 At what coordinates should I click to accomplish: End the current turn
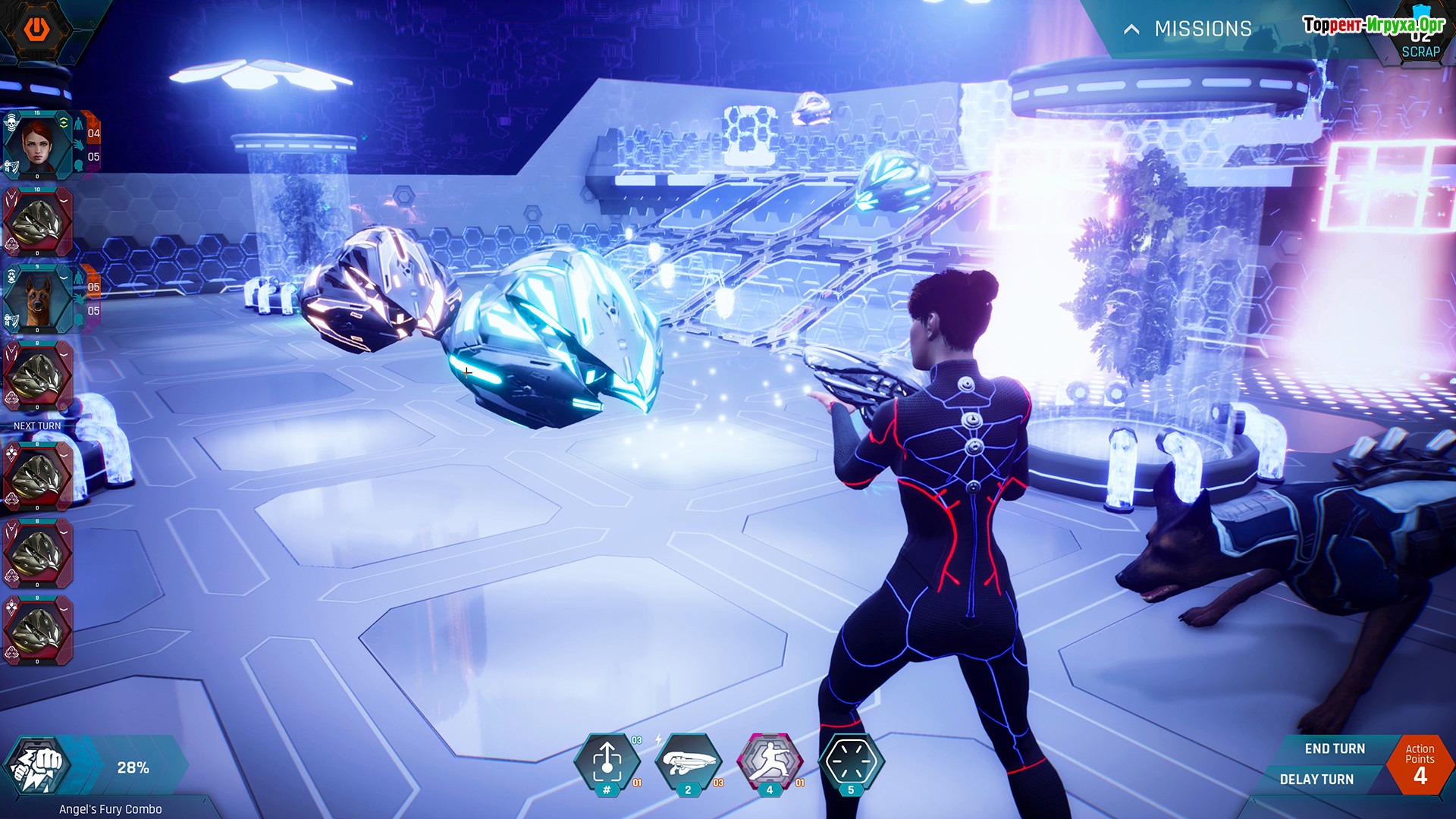click(1334, 748)
